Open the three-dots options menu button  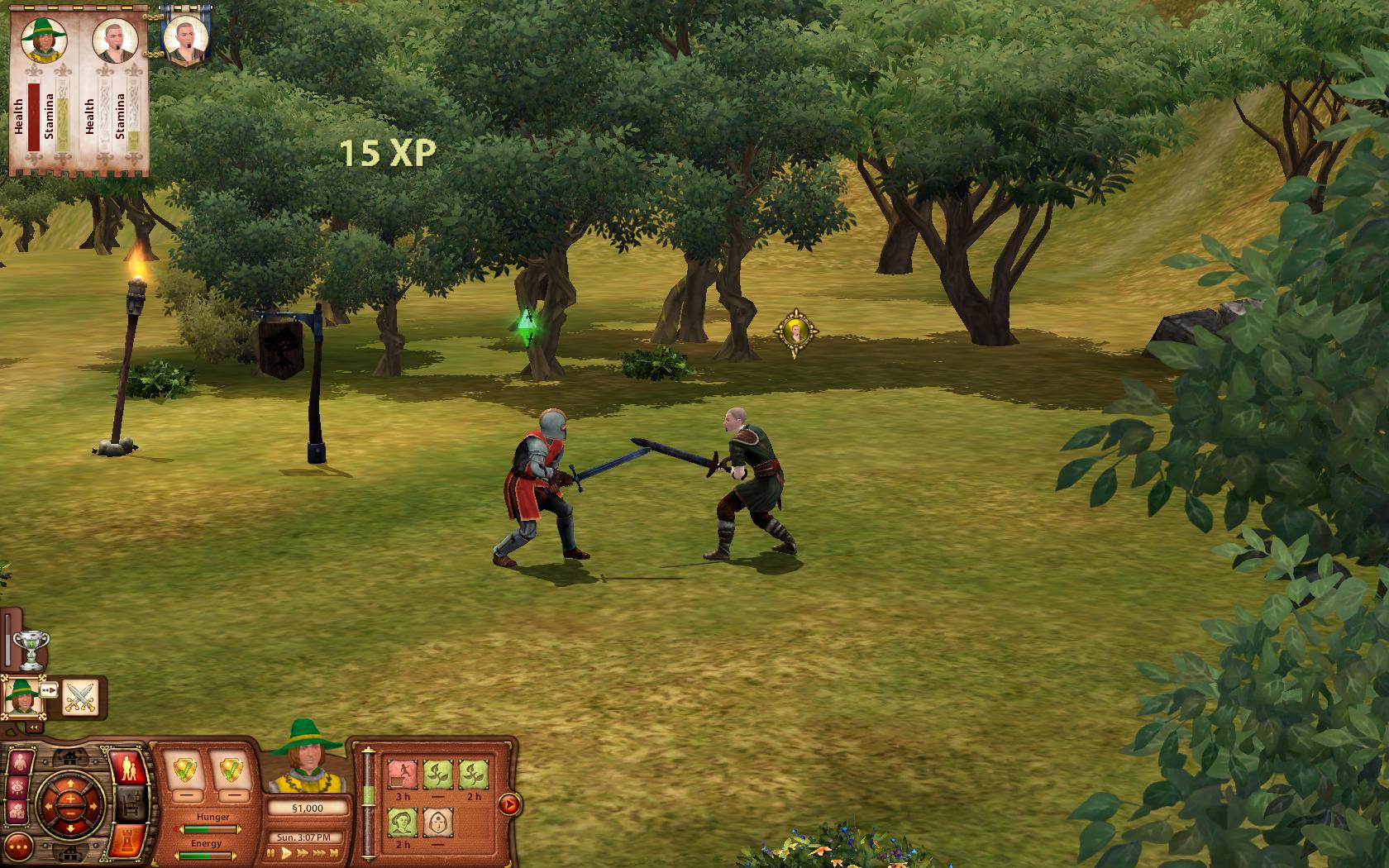click(x=19, y=845)
